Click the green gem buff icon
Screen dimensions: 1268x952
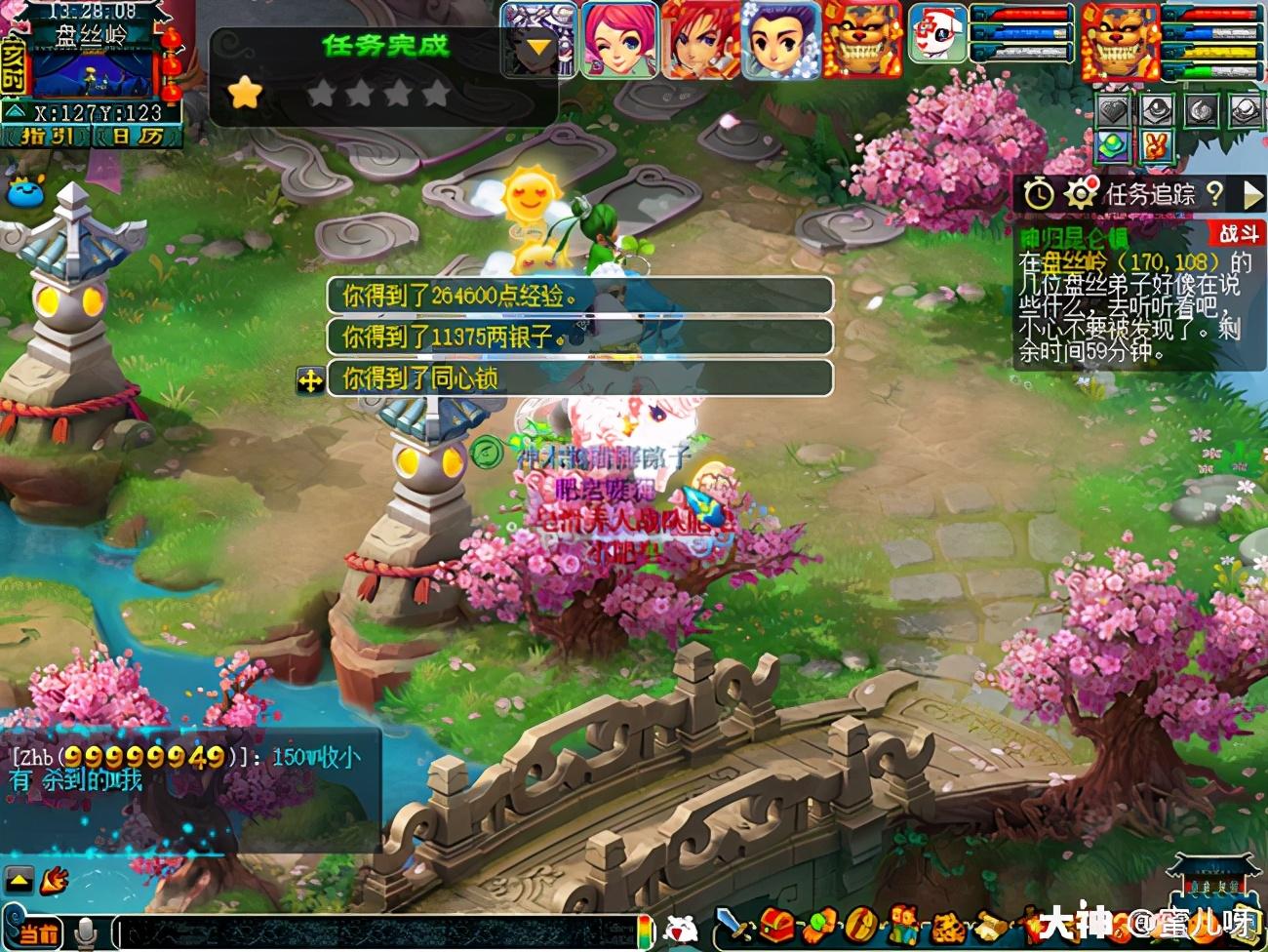(x=1113, y=146)
